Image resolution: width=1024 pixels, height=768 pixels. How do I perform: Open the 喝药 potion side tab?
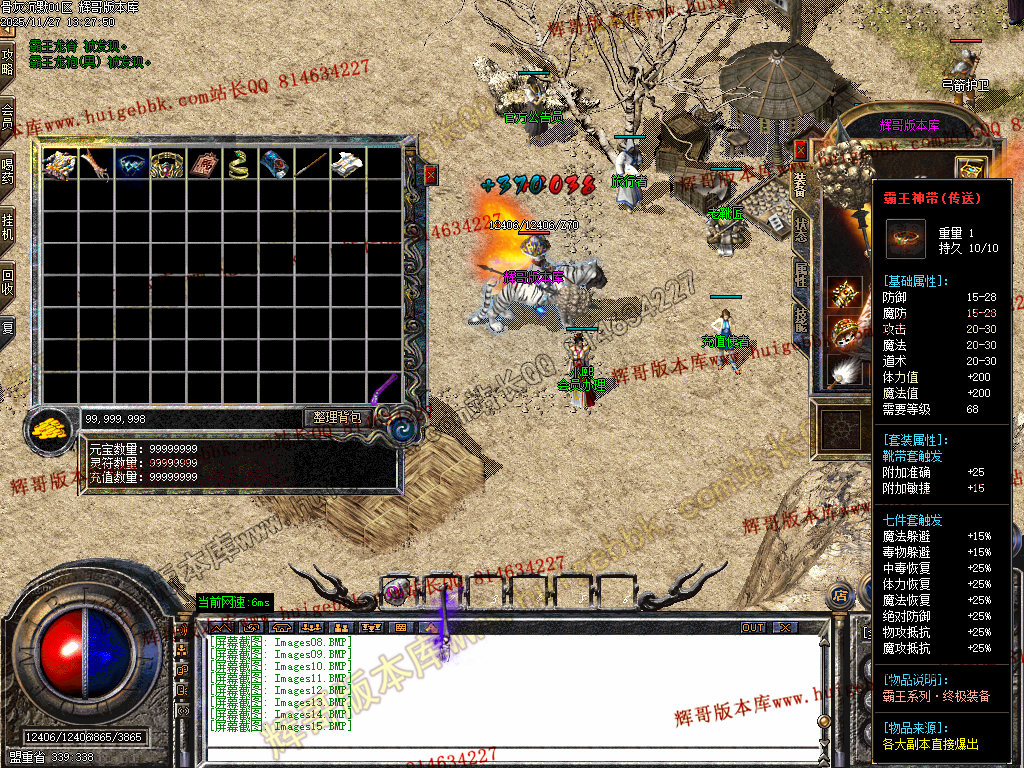click(x=8, y=170)
